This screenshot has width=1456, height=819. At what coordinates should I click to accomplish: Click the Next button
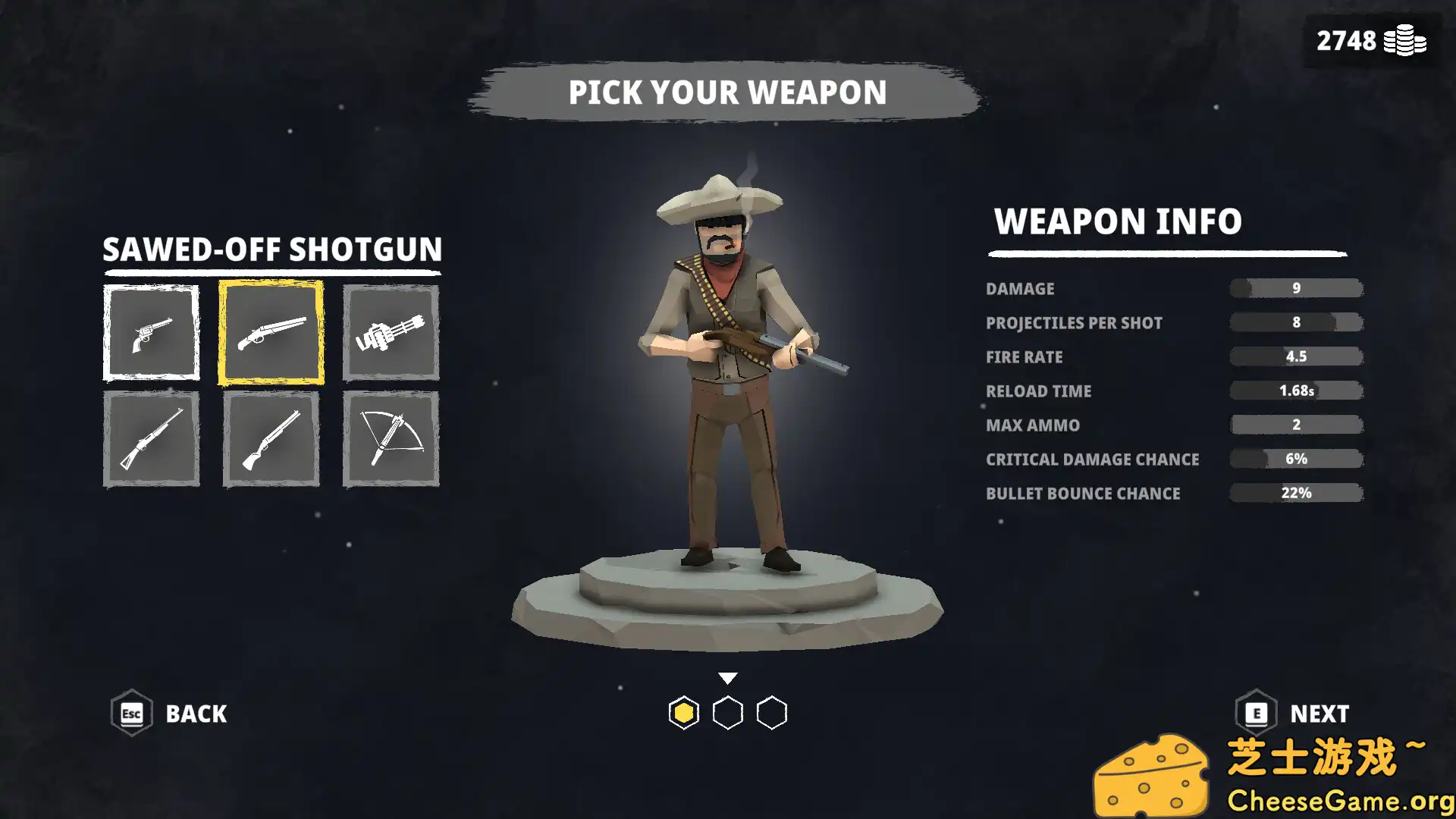pos(1319,713)
